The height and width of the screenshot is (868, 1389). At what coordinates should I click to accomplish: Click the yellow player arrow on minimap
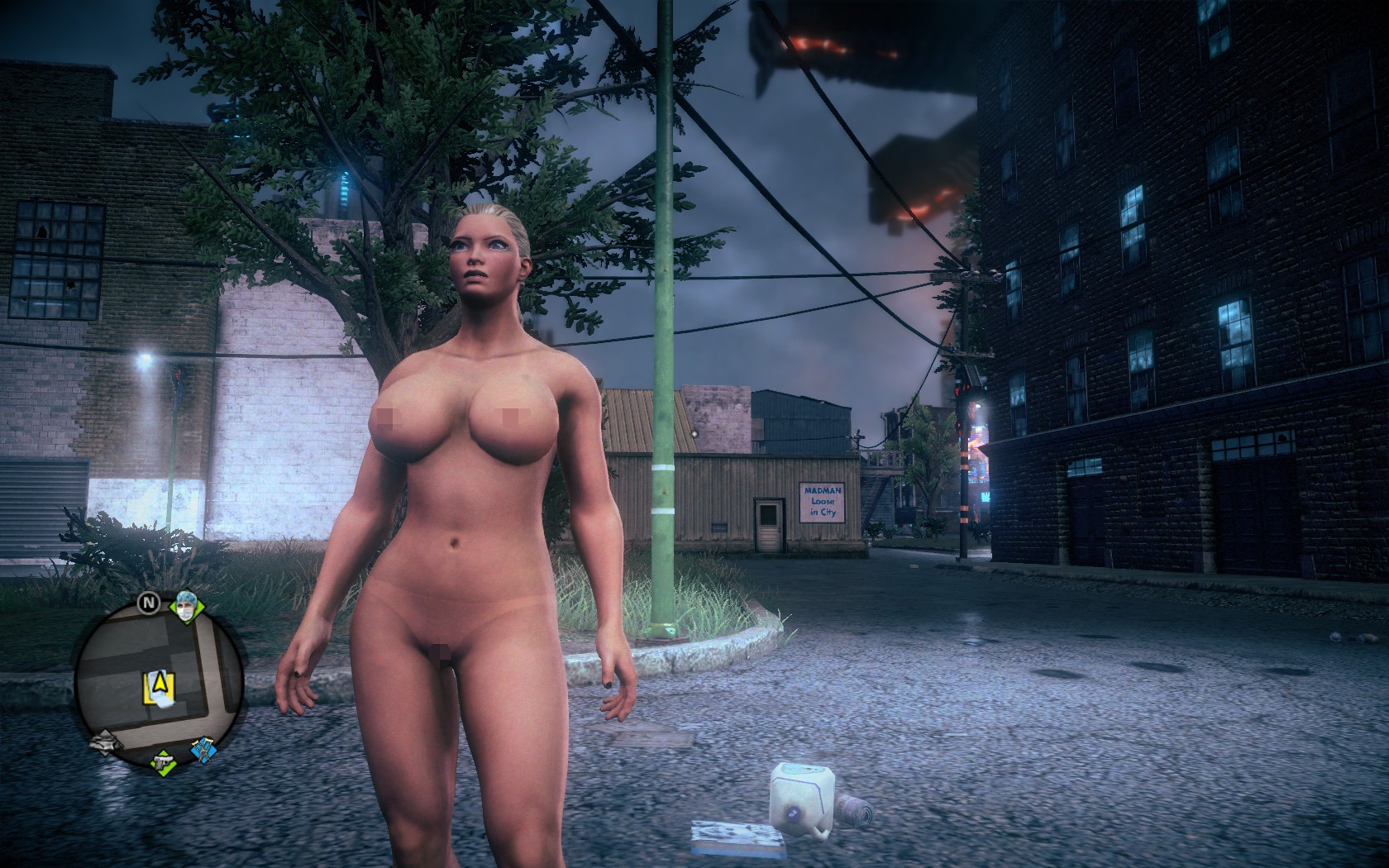coord(159,683)
